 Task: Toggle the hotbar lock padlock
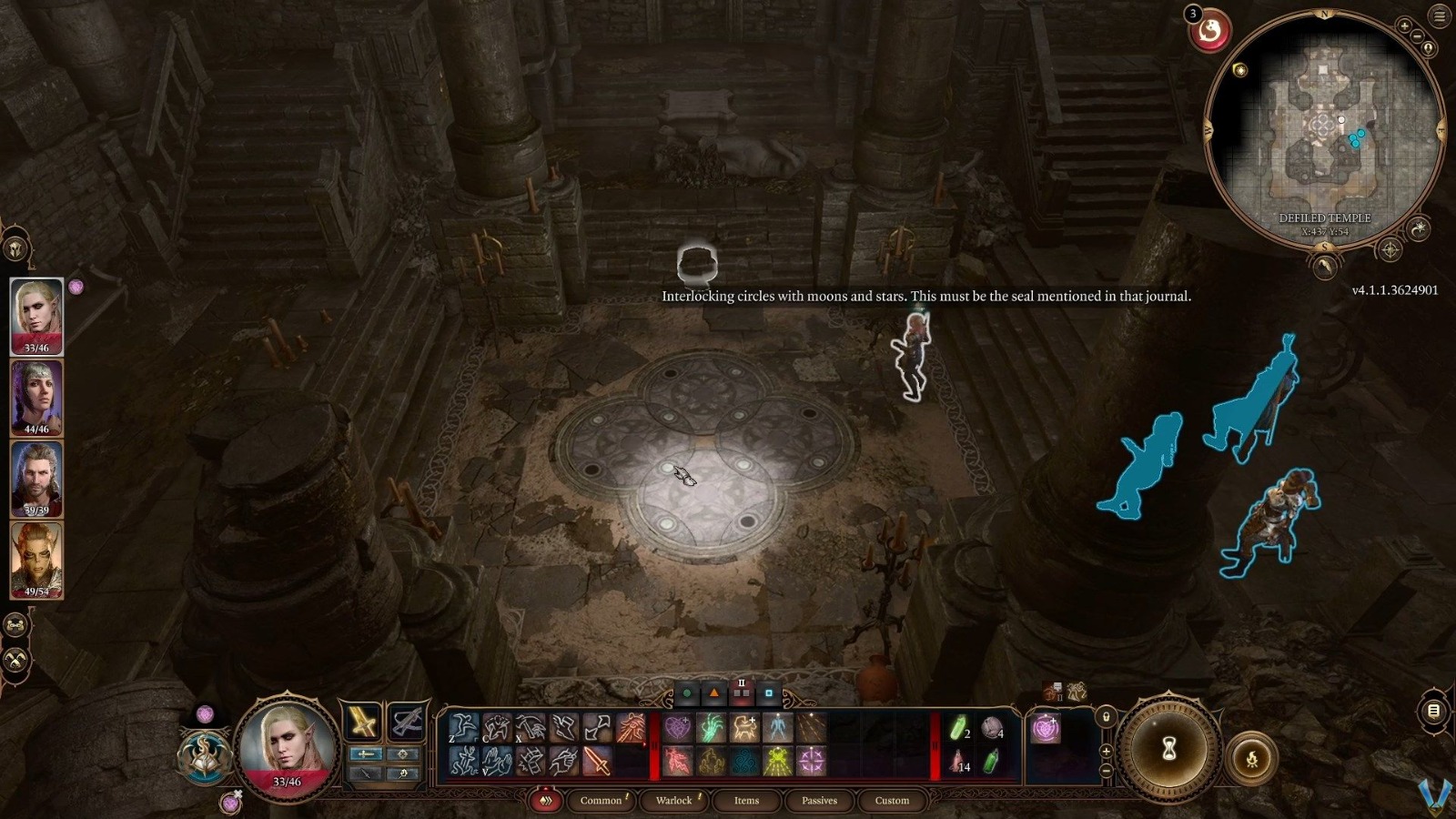click(x=1107, y=716)
